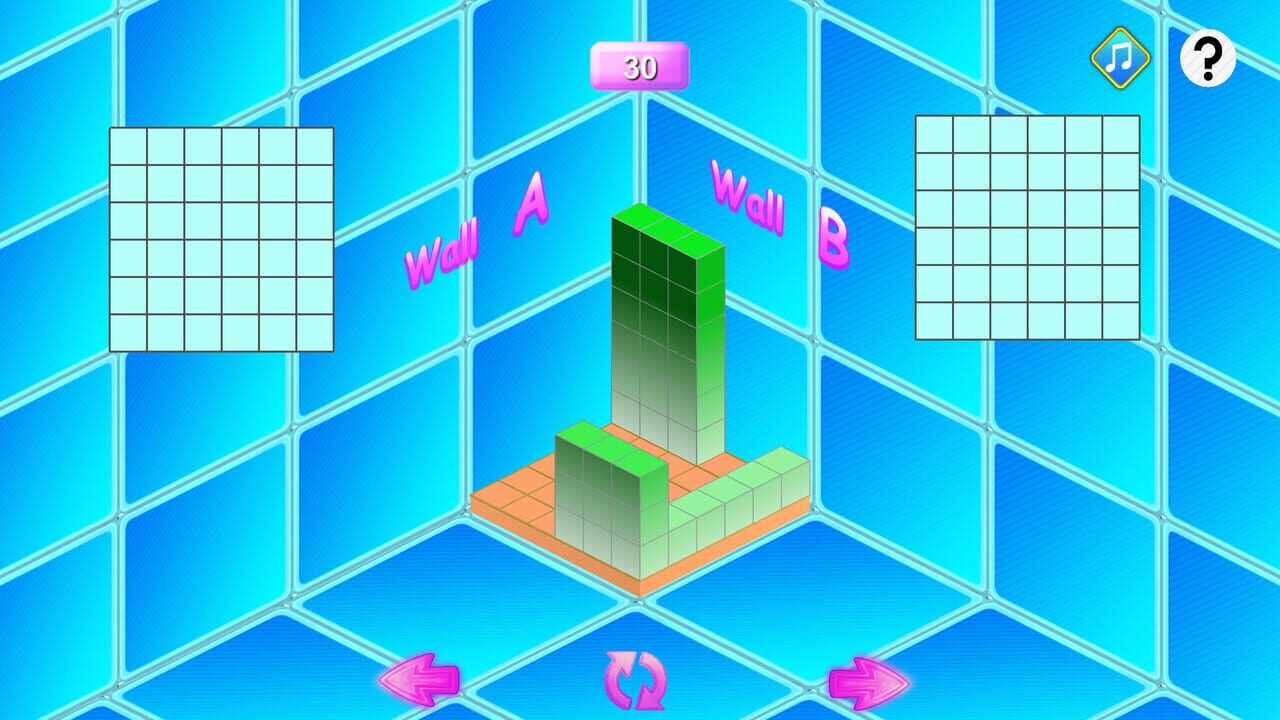Viewport: 1280px width, 720px height.
Task: Click the score badge showing 30
Action: (640, 68)
